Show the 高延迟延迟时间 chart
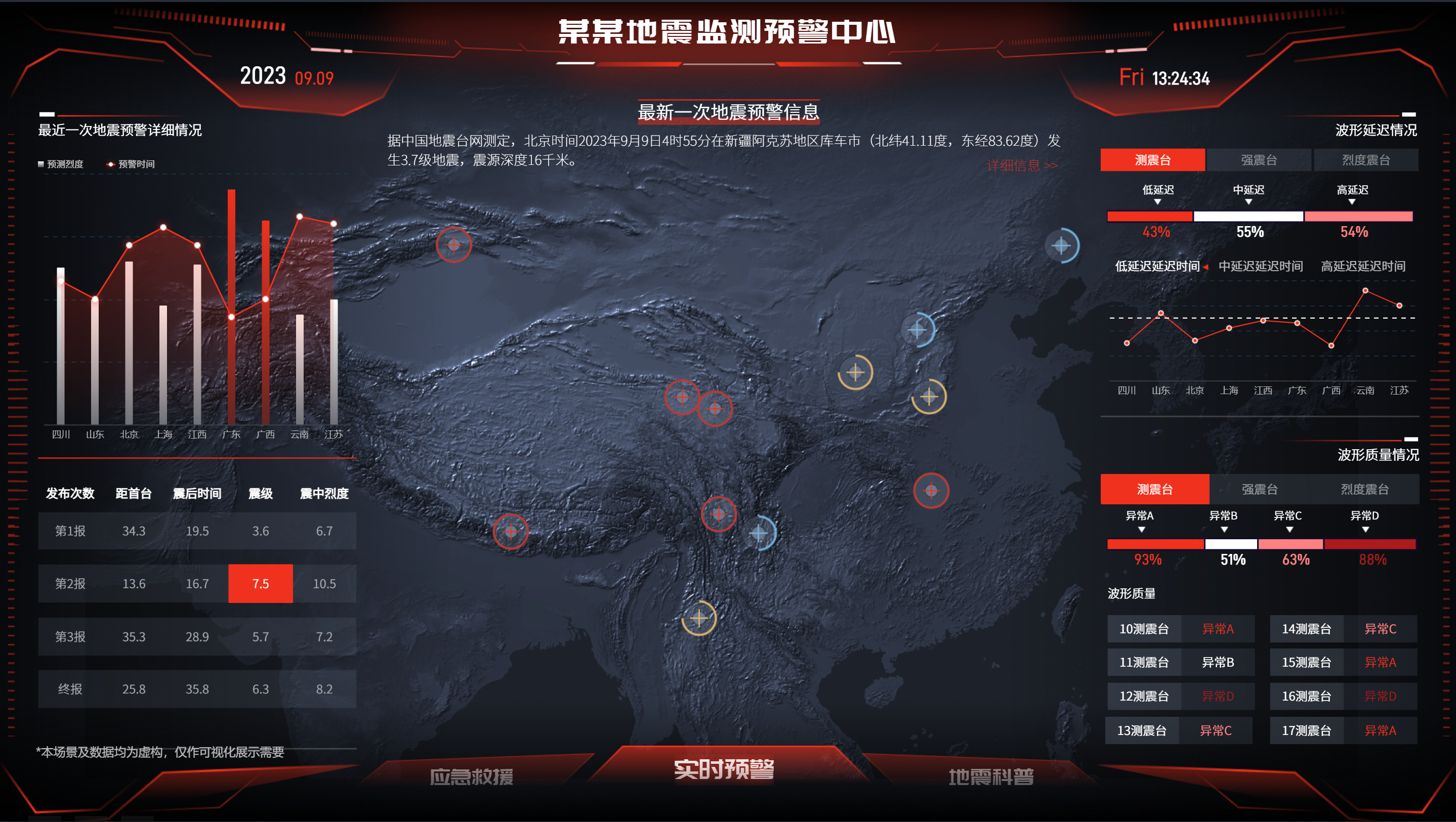Screen dimensions: 1456x822 [1363, 266]
